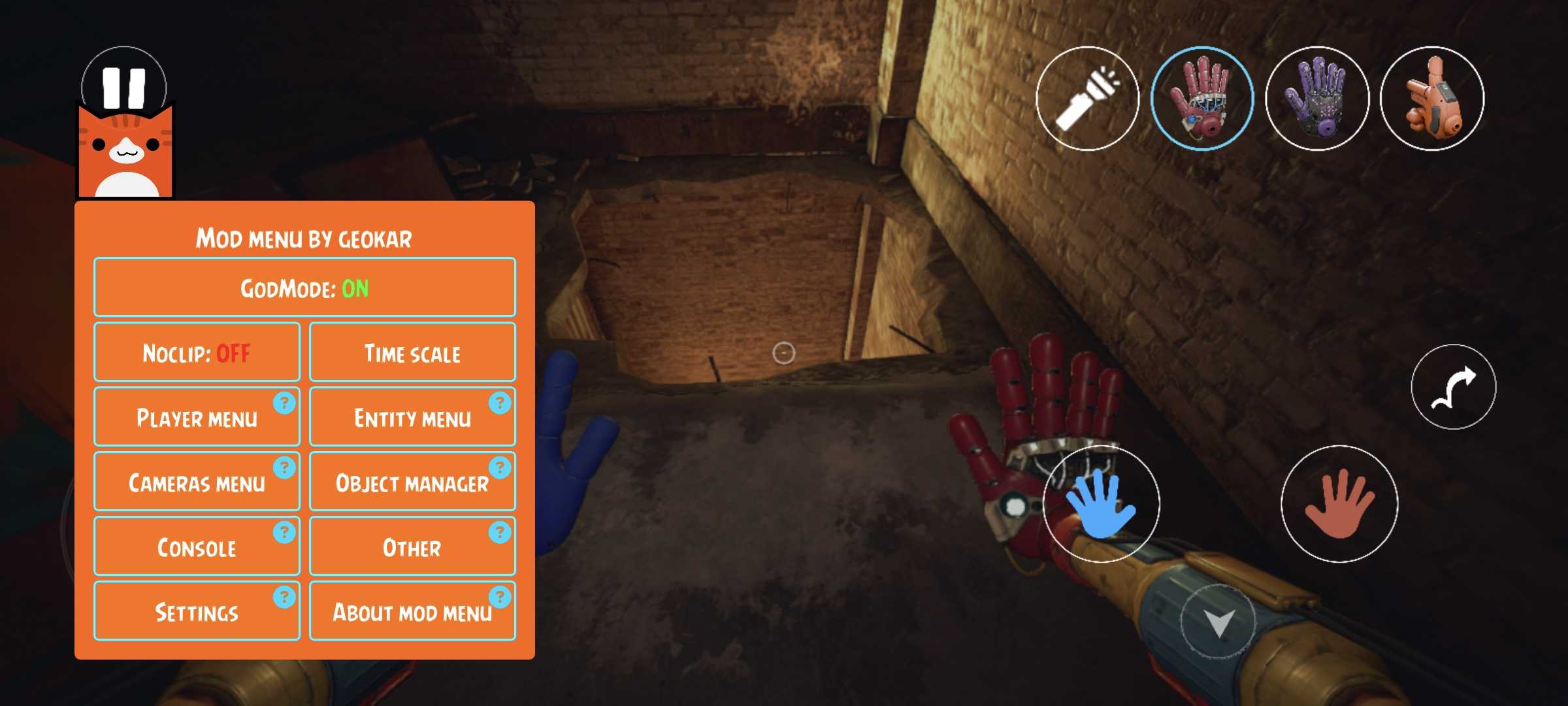Open the Console
This screenshot has width=1568, height=706.
click(x=197, y=546)
